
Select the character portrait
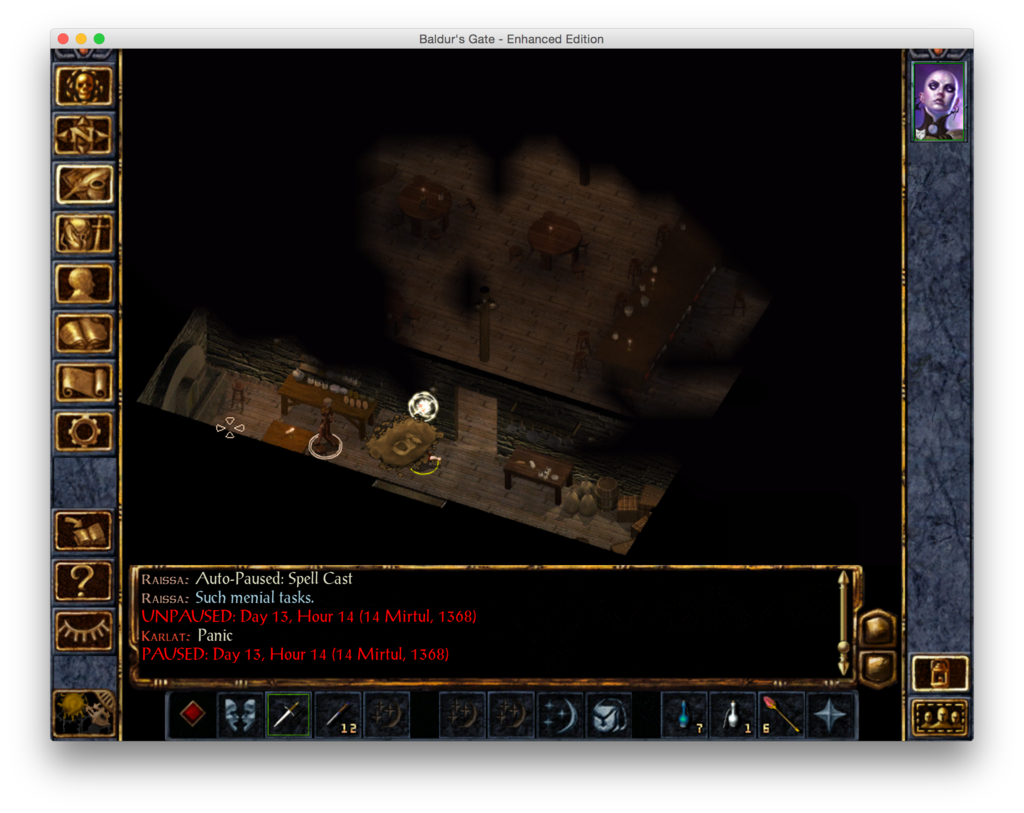tap(939, 101)
